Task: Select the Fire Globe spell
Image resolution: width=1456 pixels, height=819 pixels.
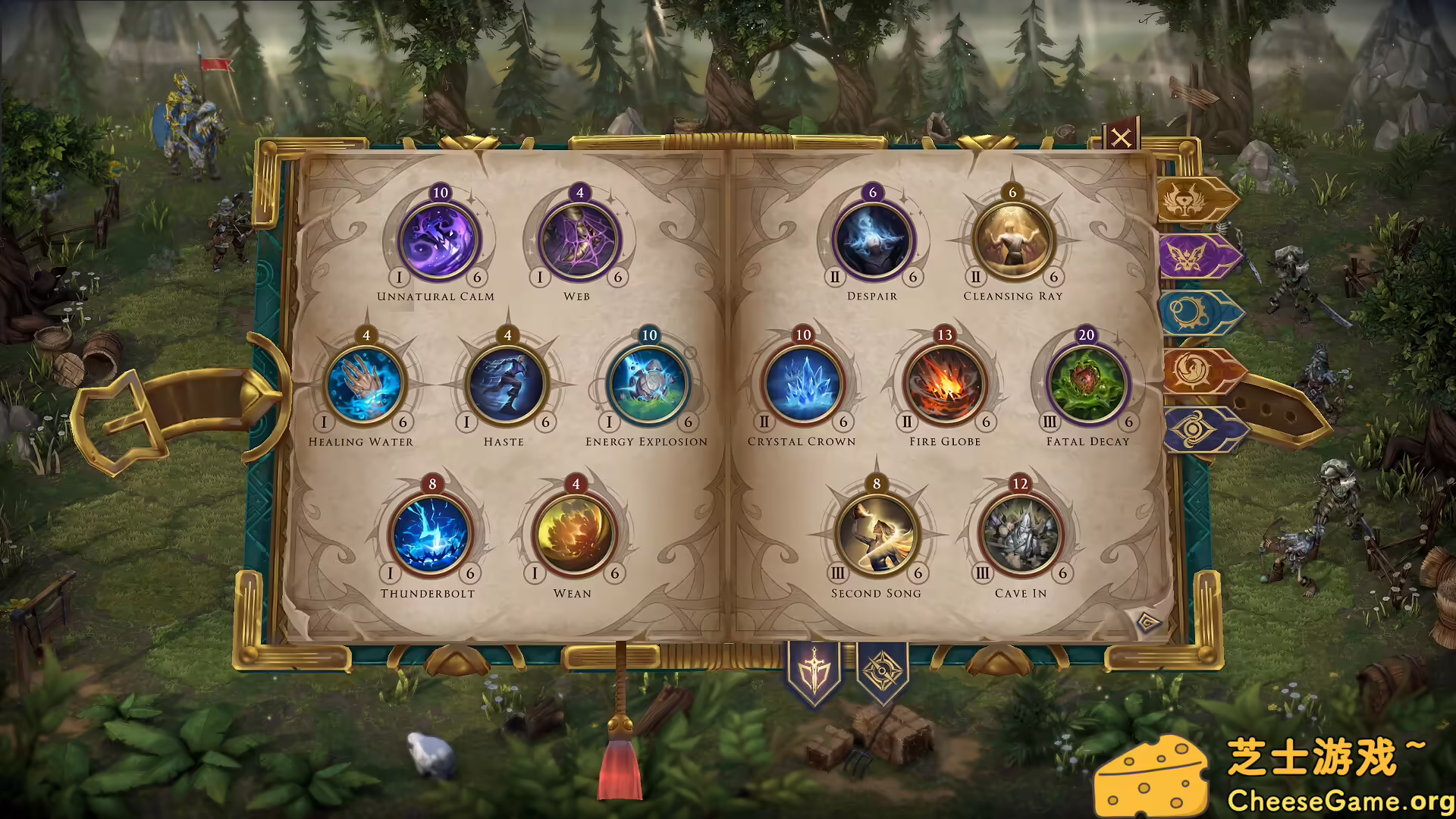Action: click(944, 384)
